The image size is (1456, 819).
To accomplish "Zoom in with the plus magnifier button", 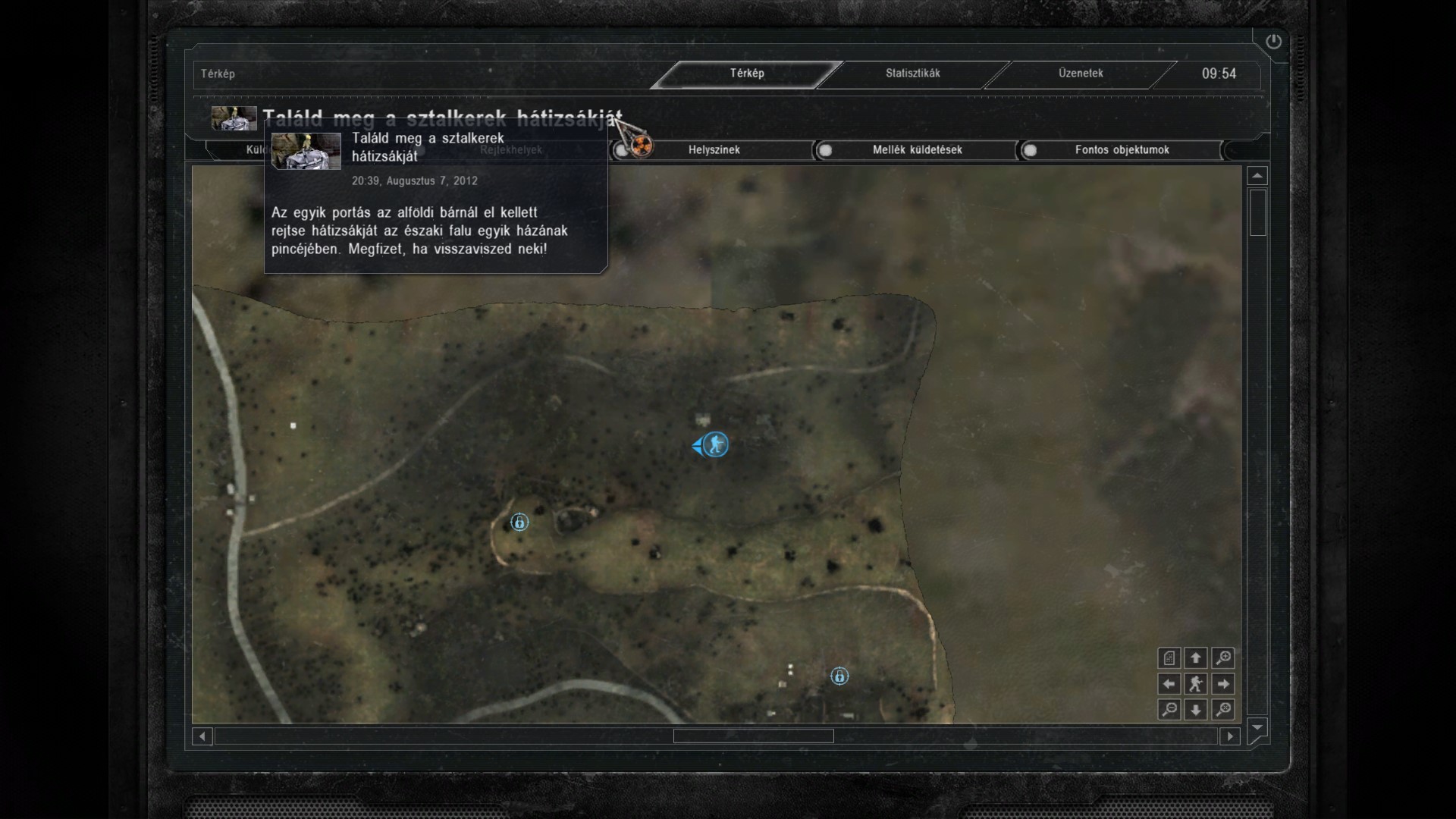I will coord(1222,658).
